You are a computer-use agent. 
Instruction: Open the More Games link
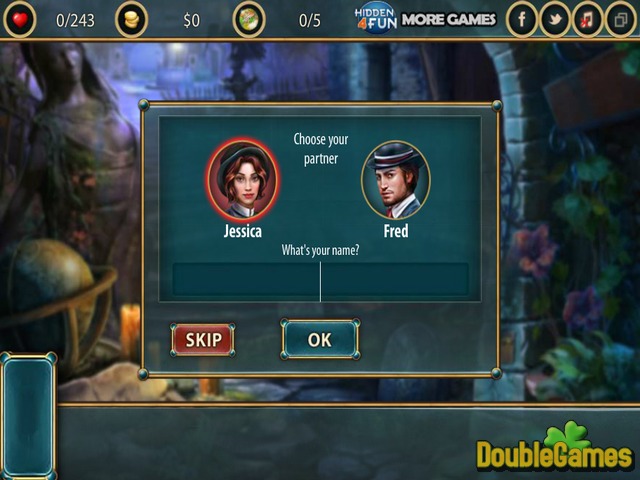(448, 19)
